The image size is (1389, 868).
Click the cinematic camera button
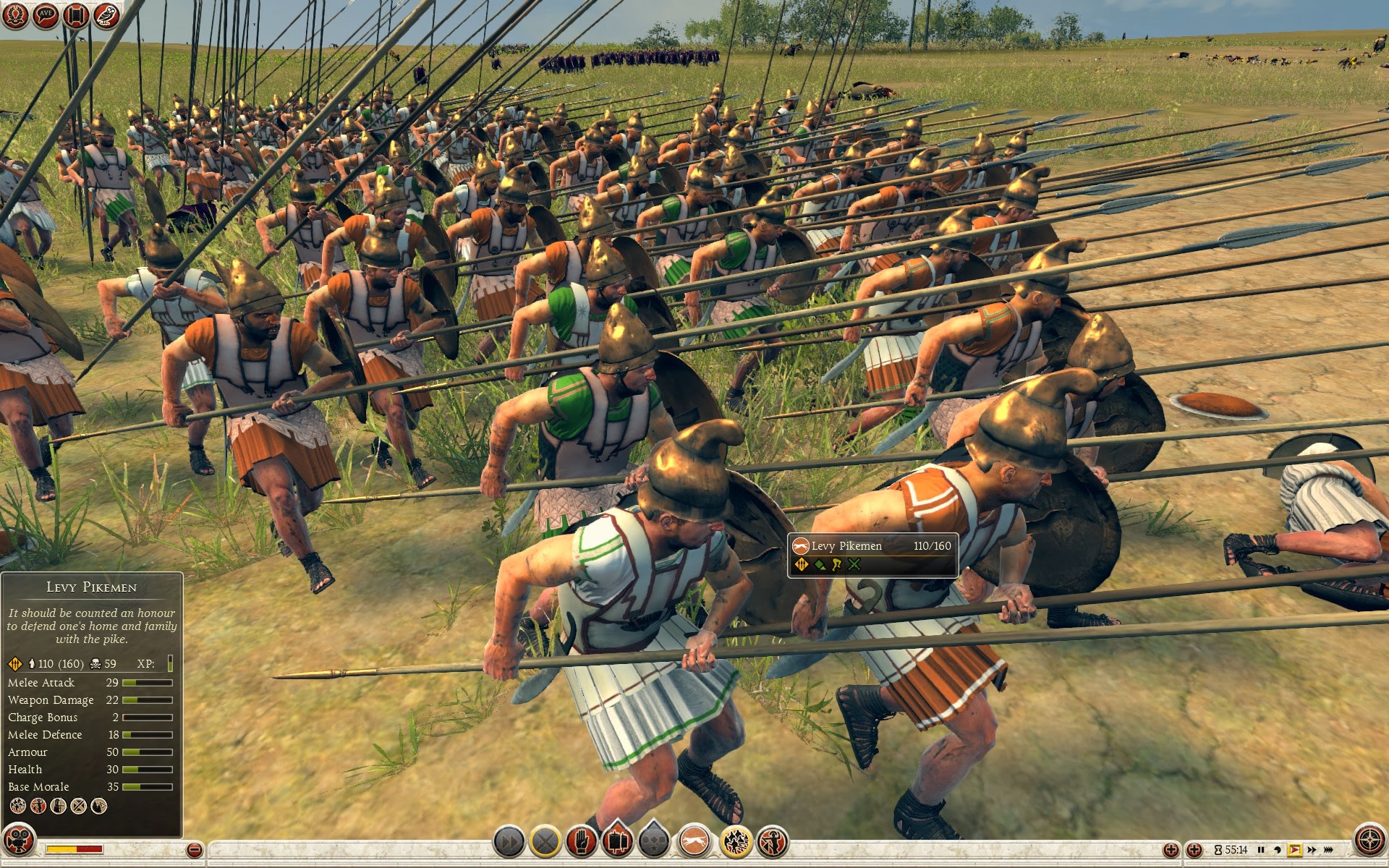[x=18, y=841]
